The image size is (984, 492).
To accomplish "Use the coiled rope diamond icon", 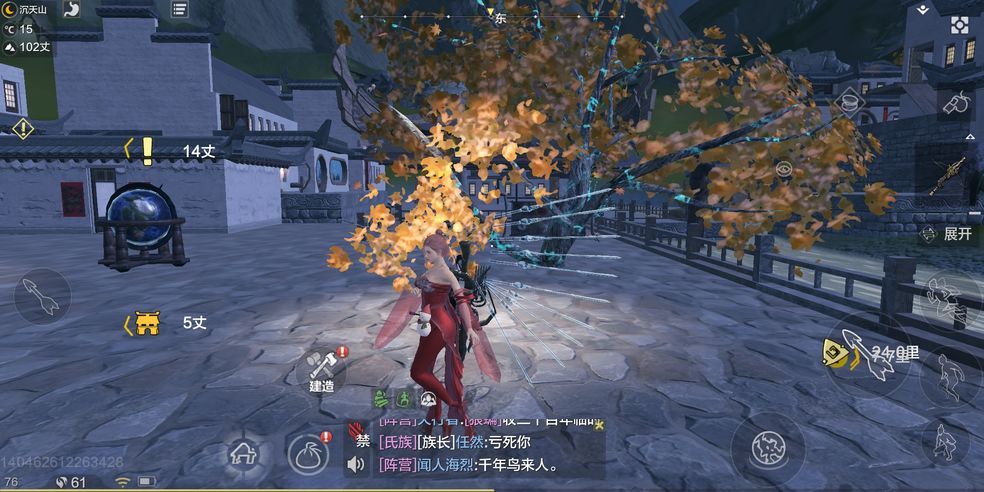I will coord(849,100).
